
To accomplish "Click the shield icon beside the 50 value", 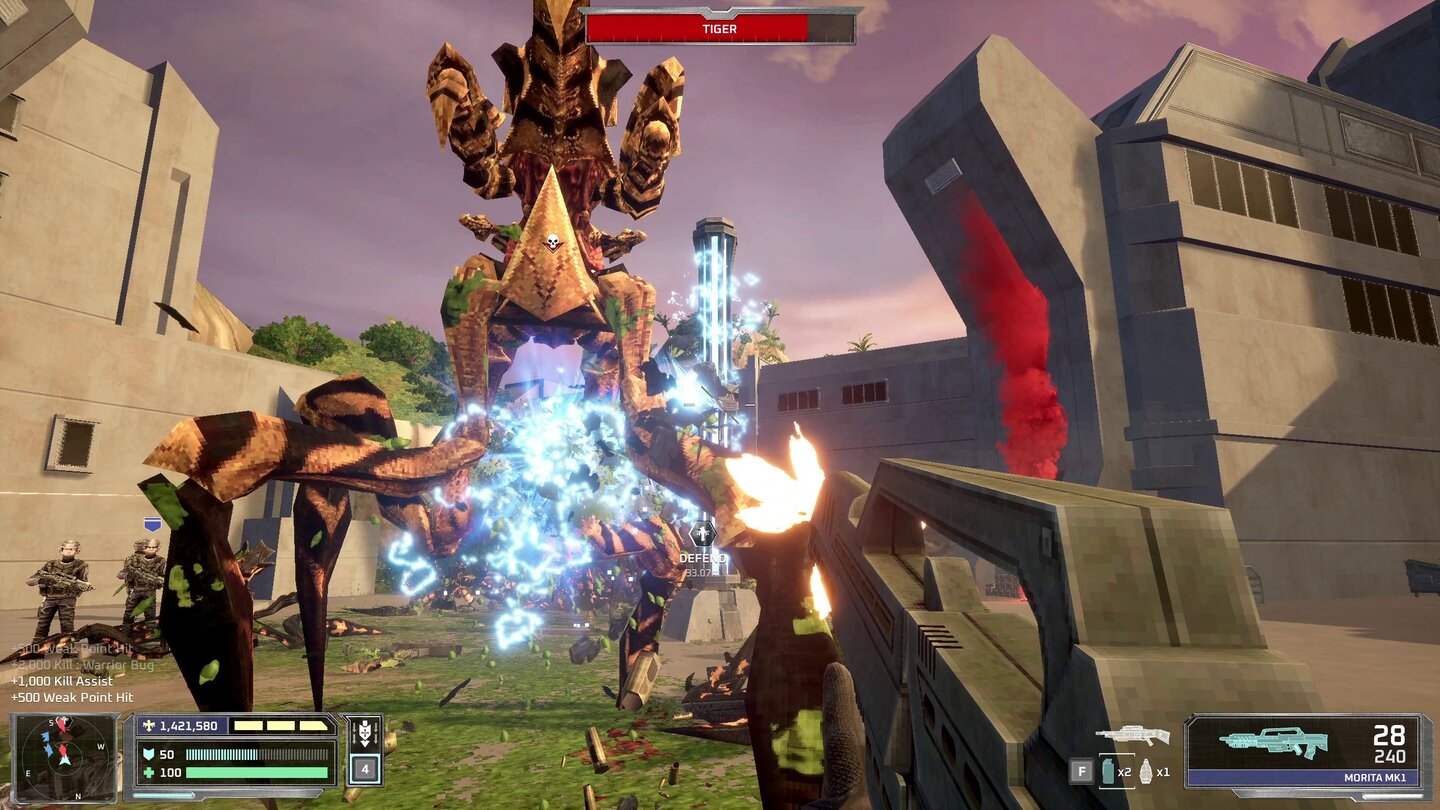I will coord(148,753).
